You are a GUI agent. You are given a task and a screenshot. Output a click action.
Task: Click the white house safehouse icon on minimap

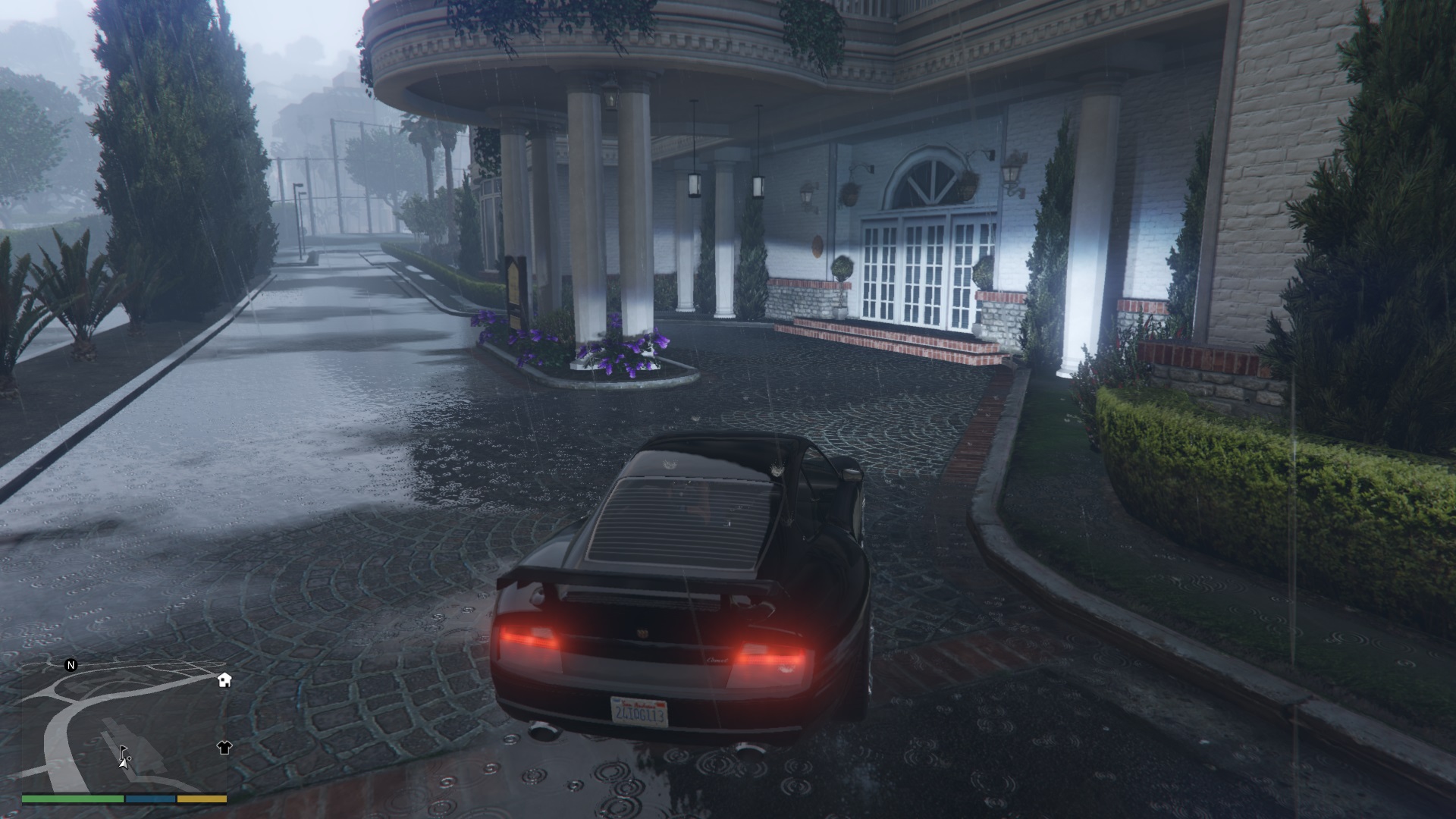pyautogui.click(x=224, y=681)
